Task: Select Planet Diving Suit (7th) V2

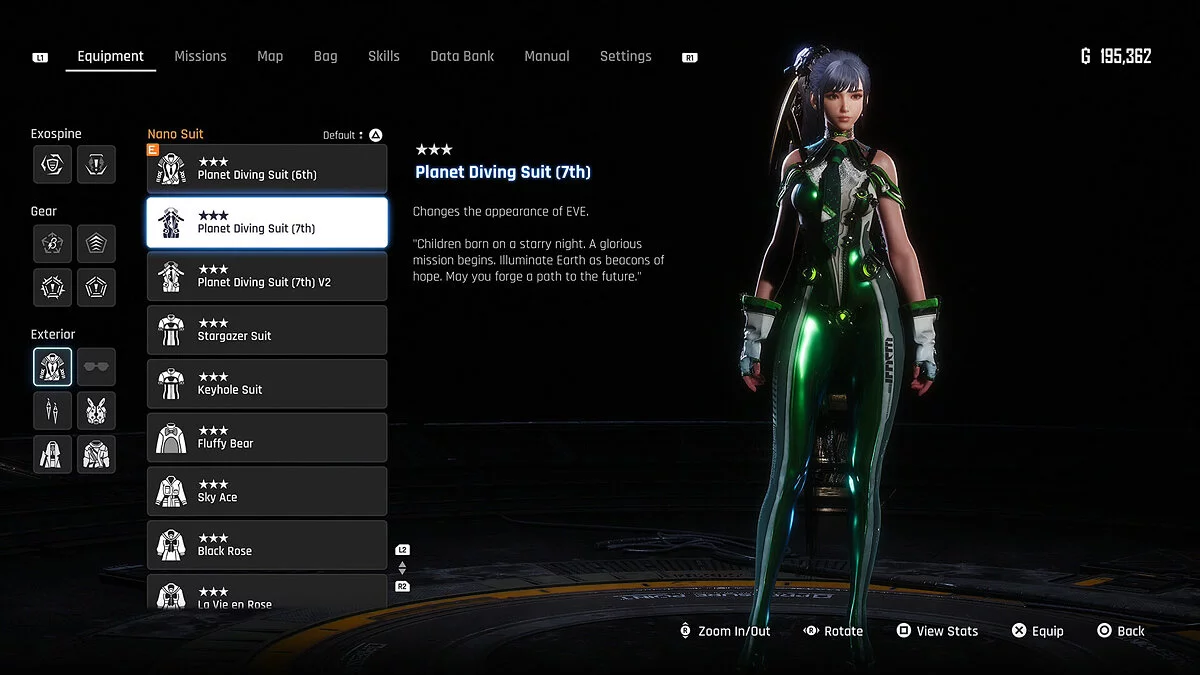Action: click(x=267, y=277)
